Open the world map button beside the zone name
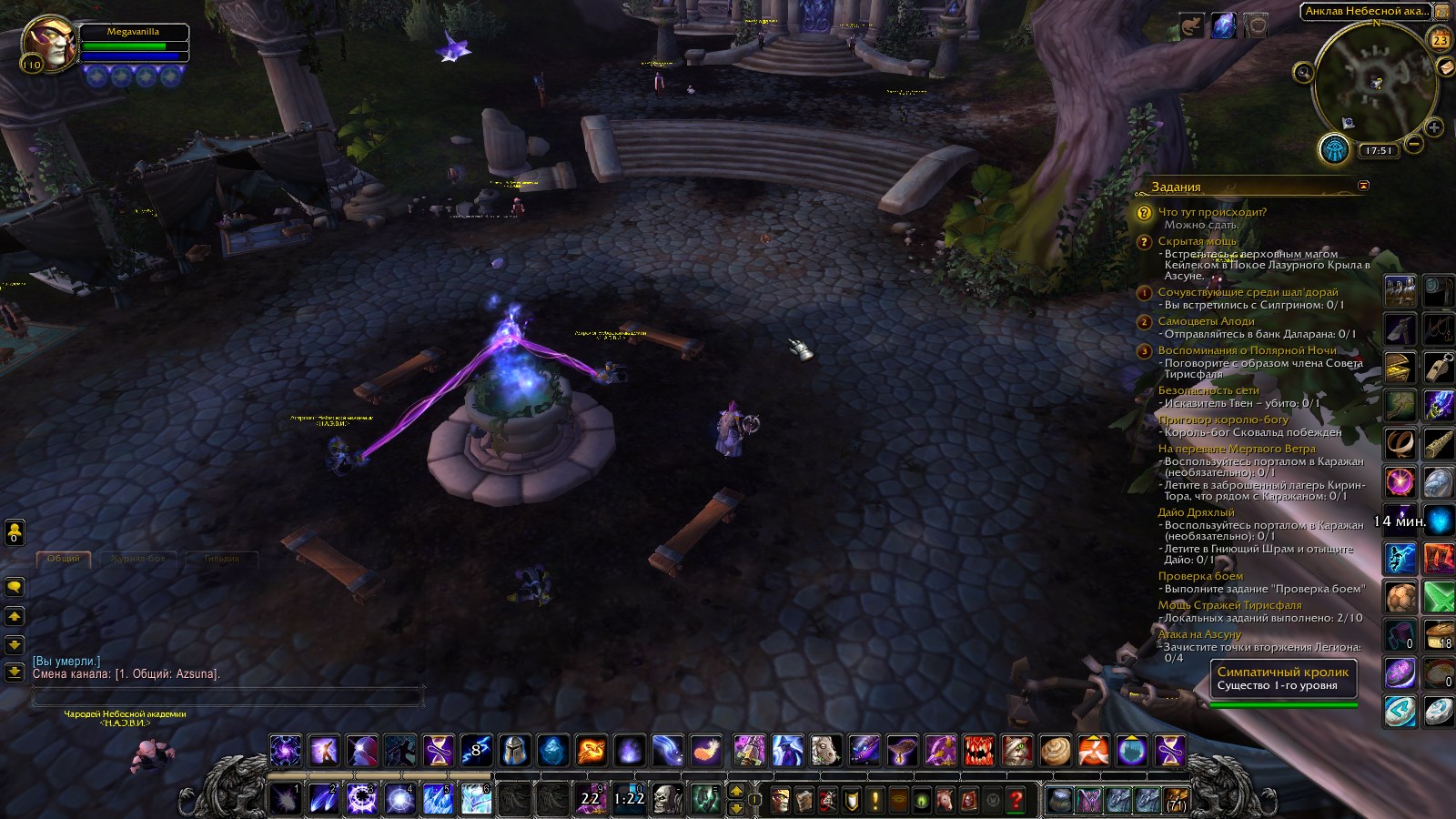 click(x=1441, y=12)
